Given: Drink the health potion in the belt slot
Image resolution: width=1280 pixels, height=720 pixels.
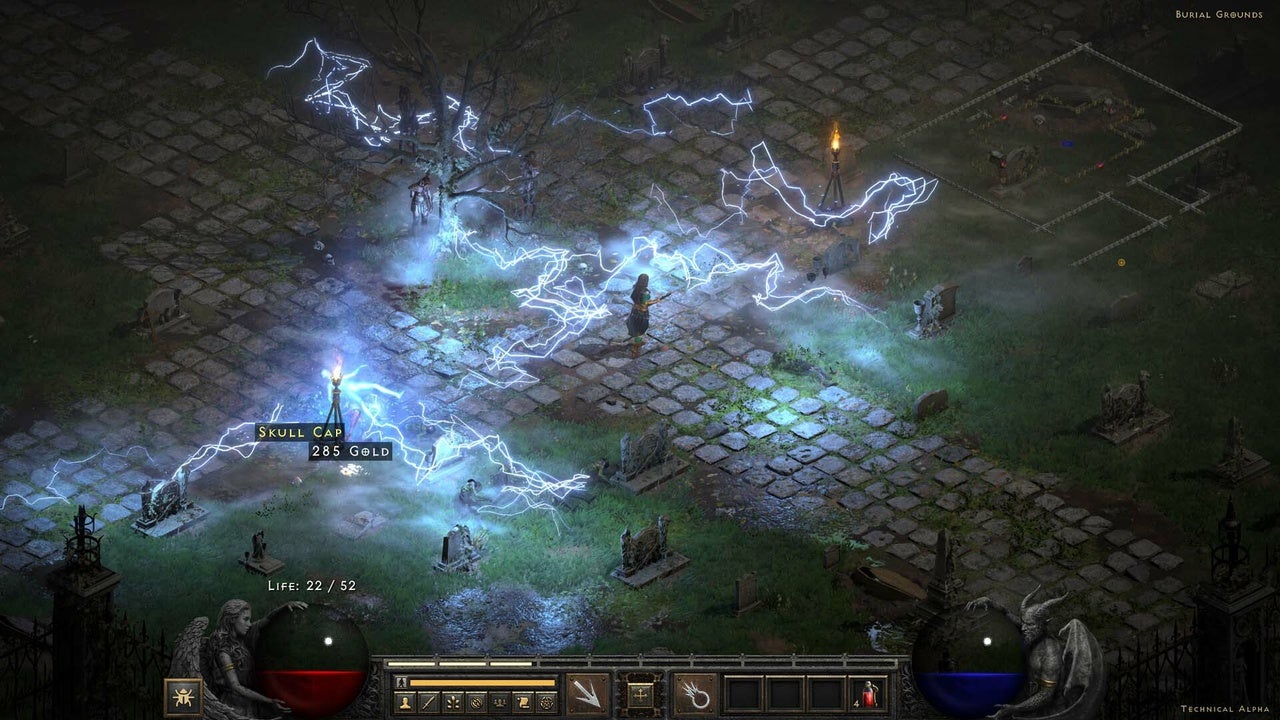Looking at the screenshot, I should [867, 692].
